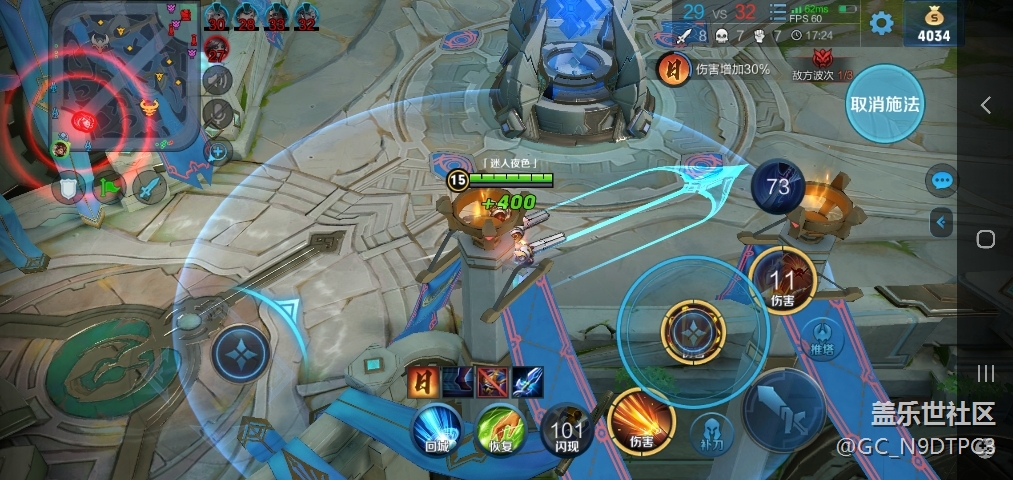The width and height of the screenshot is (1013, 480).
Task: Use the 恢复 heal ability
Action: pyautogui.click(x=500, y=430)
